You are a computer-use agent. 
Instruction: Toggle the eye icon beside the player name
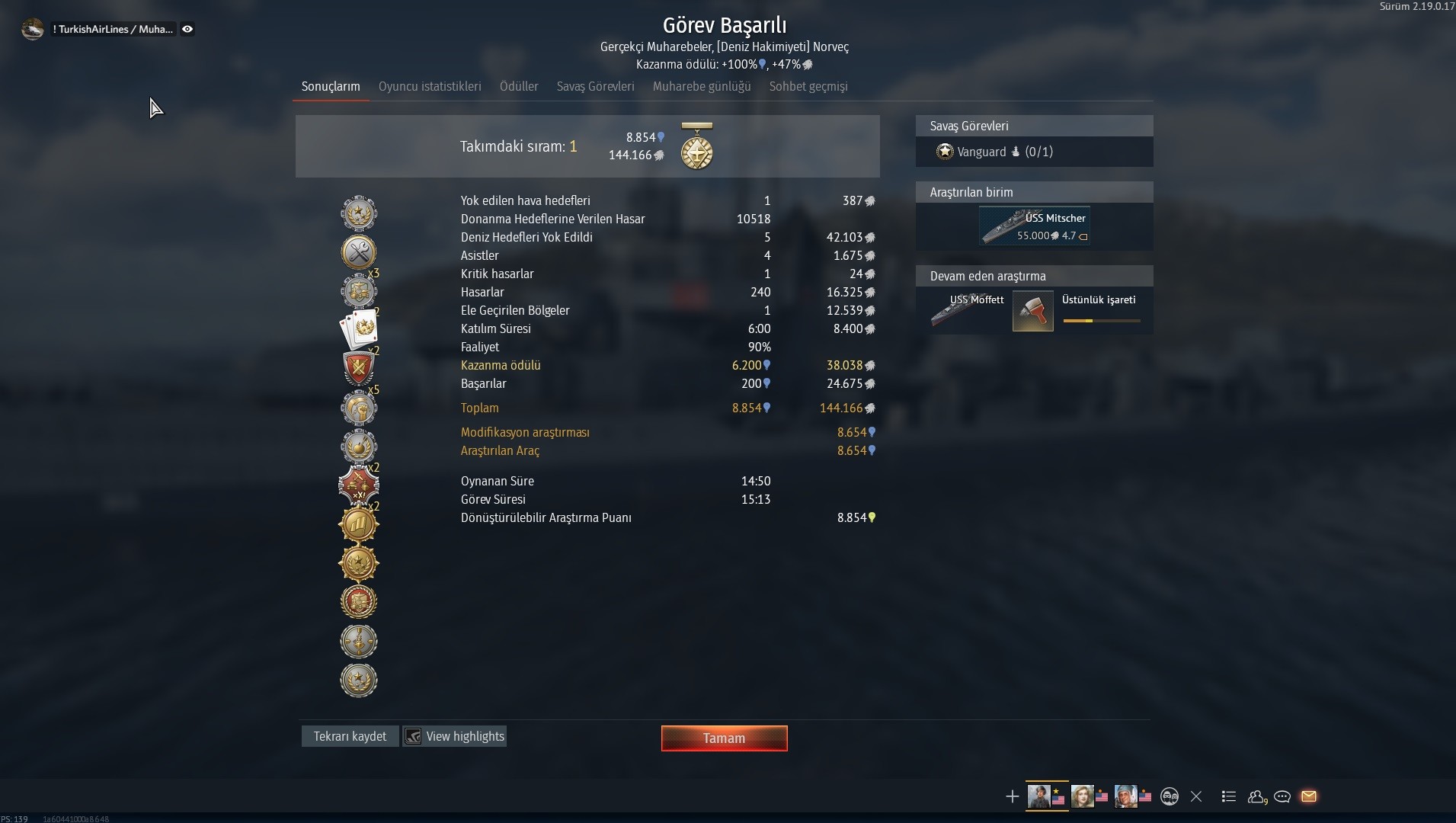point(187,29)
